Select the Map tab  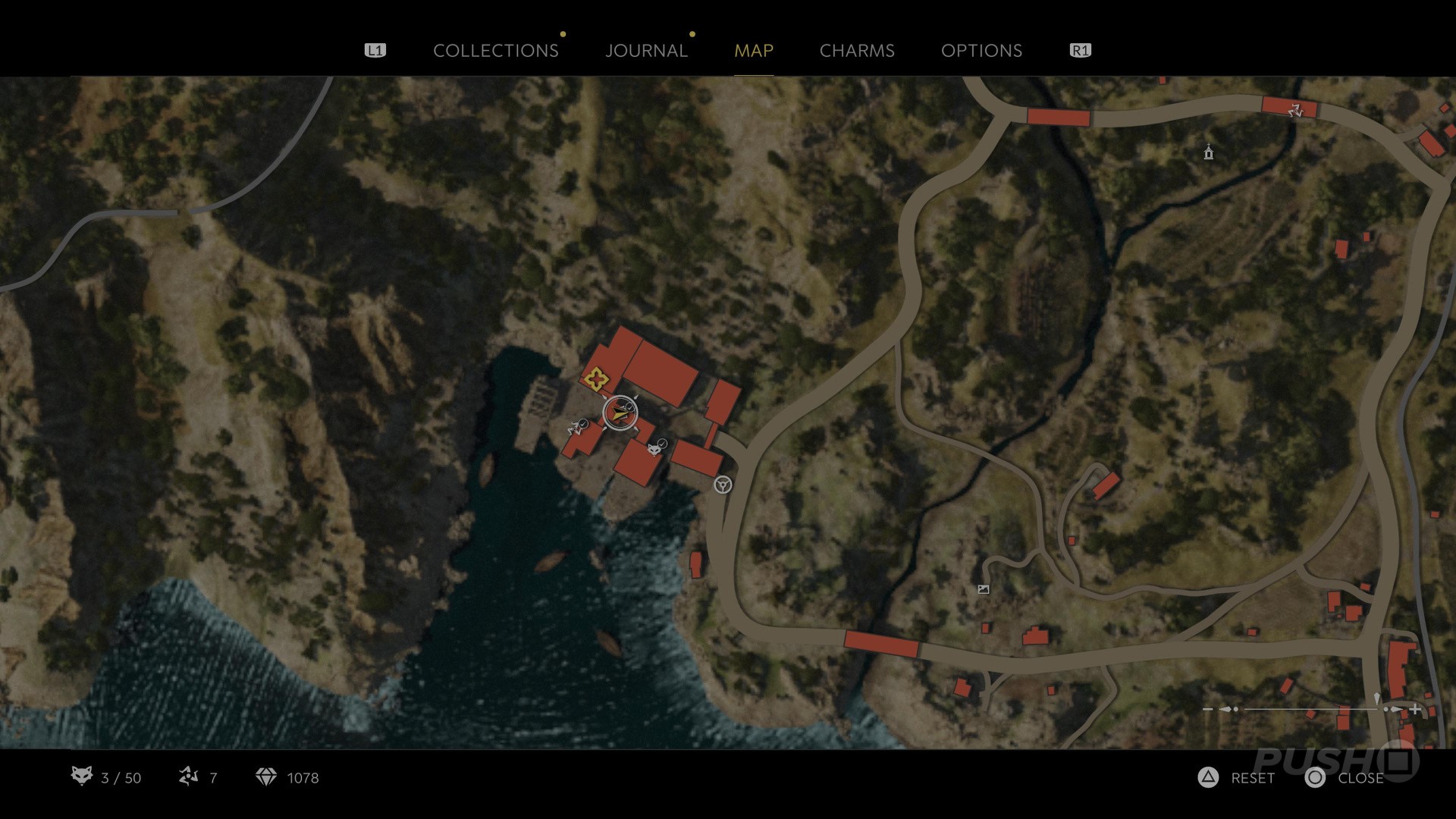tap(754, 51)
